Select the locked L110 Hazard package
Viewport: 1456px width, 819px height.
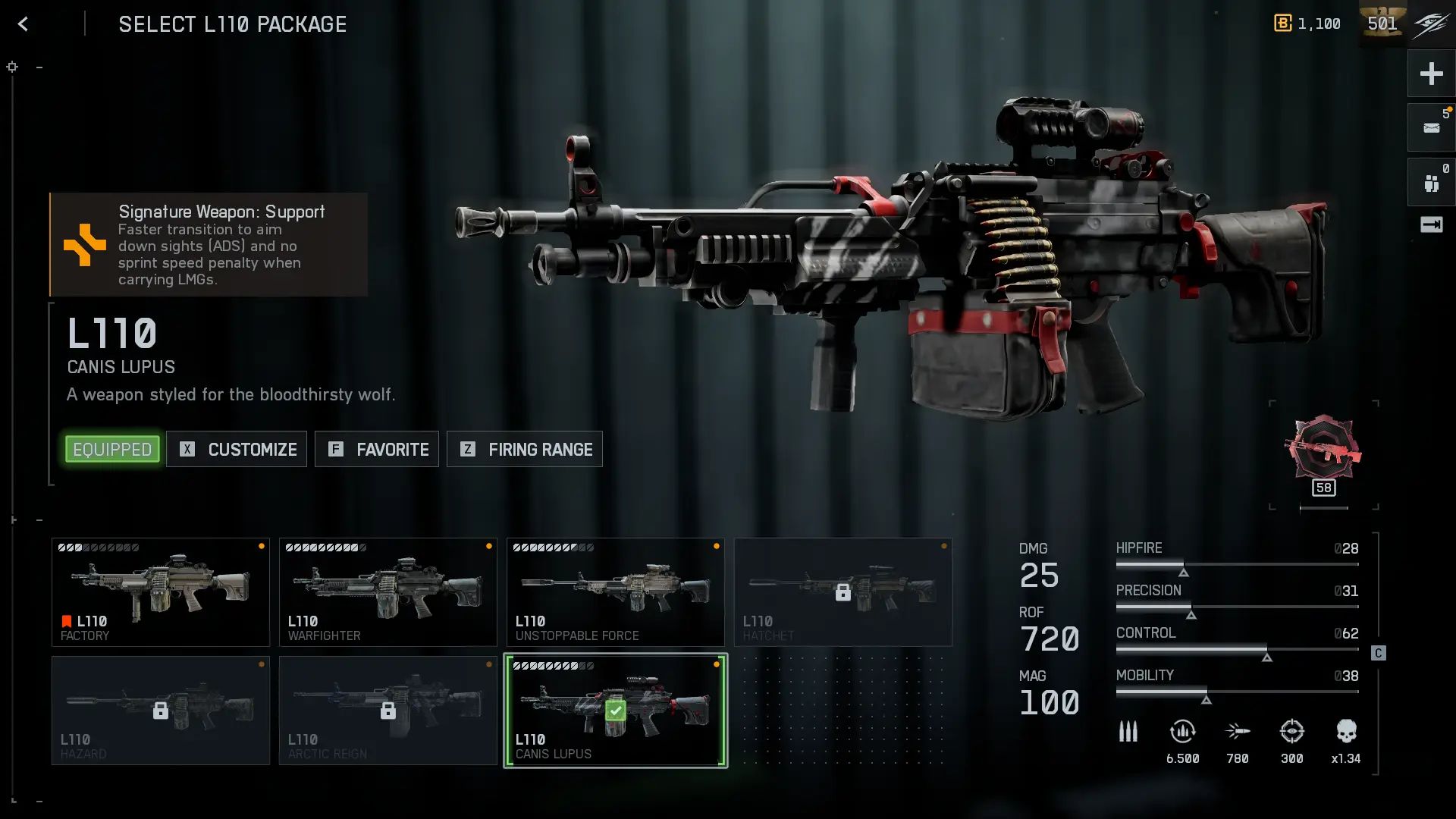pos(161,711)
